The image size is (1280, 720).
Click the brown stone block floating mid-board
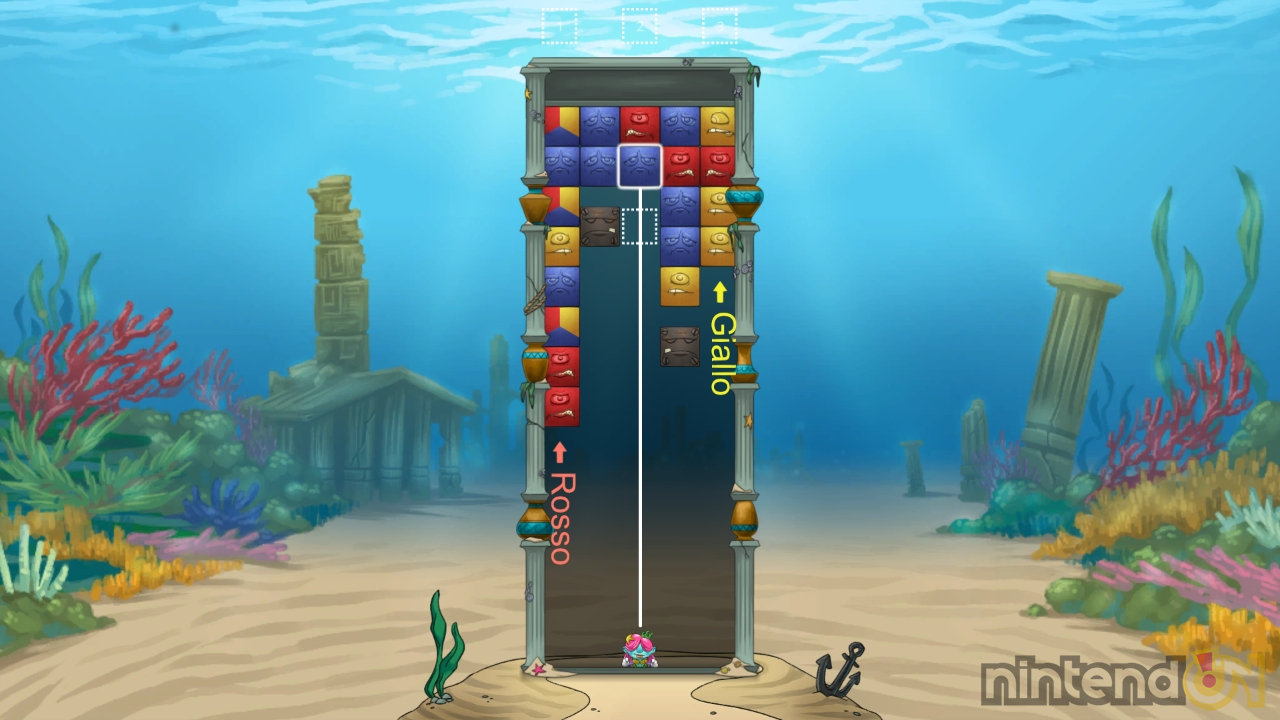click(678, 345)
